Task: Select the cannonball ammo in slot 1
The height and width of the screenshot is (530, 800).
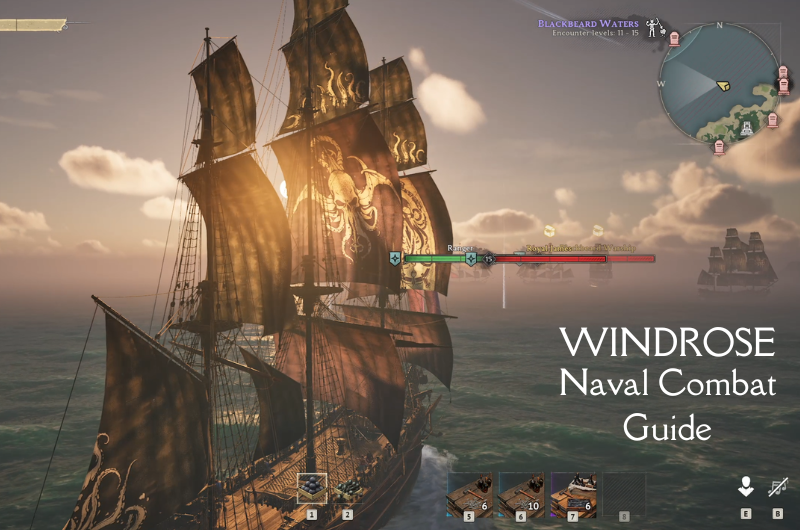Action: tap(312, 488)
